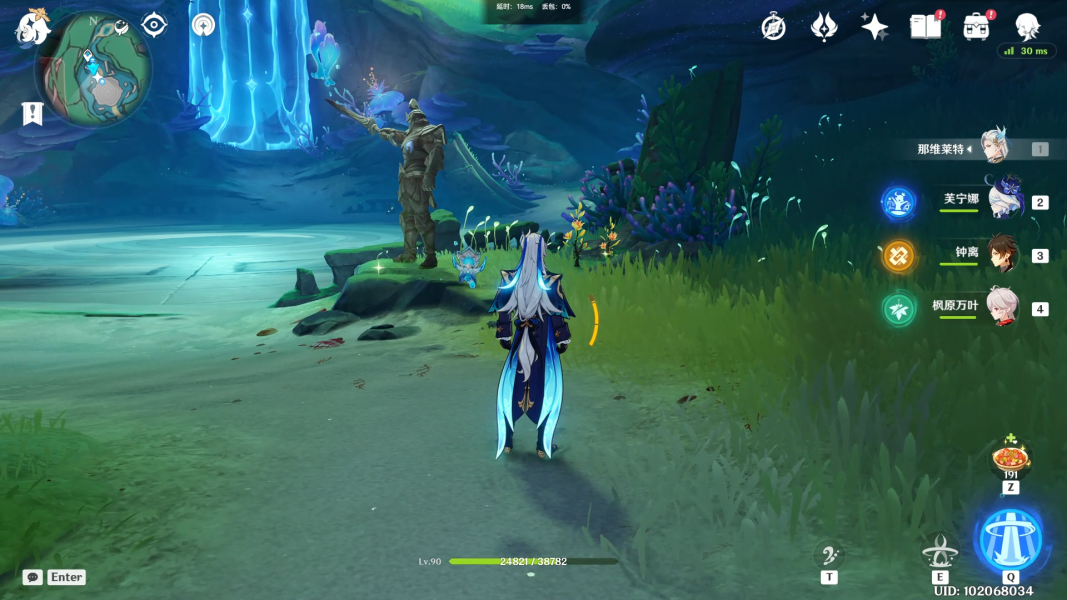Viewport: 1067px width, 600px height.
Task: Activate the glowing blue elemental burst
Action: [x=1010, y=540]
